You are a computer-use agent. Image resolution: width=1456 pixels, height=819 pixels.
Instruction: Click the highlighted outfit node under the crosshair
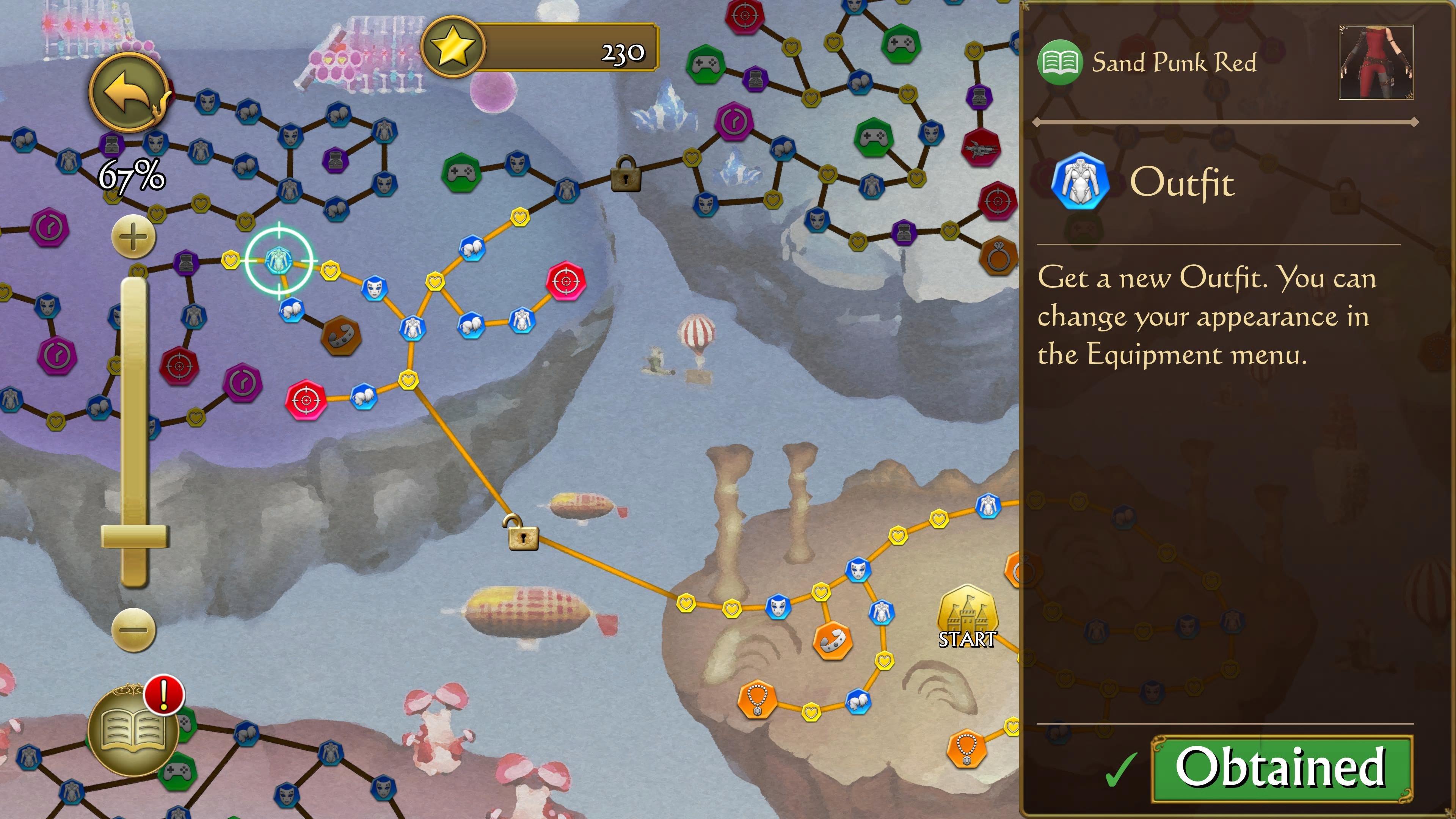click(x=278, y=260)
